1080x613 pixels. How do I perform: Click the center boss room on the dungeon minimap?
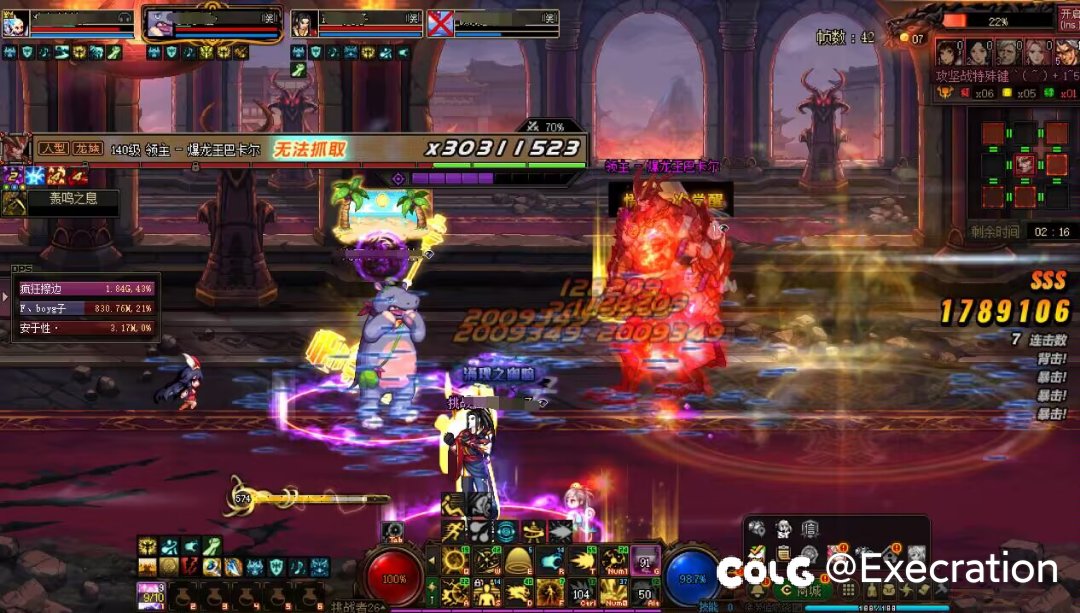point(1025,165)
